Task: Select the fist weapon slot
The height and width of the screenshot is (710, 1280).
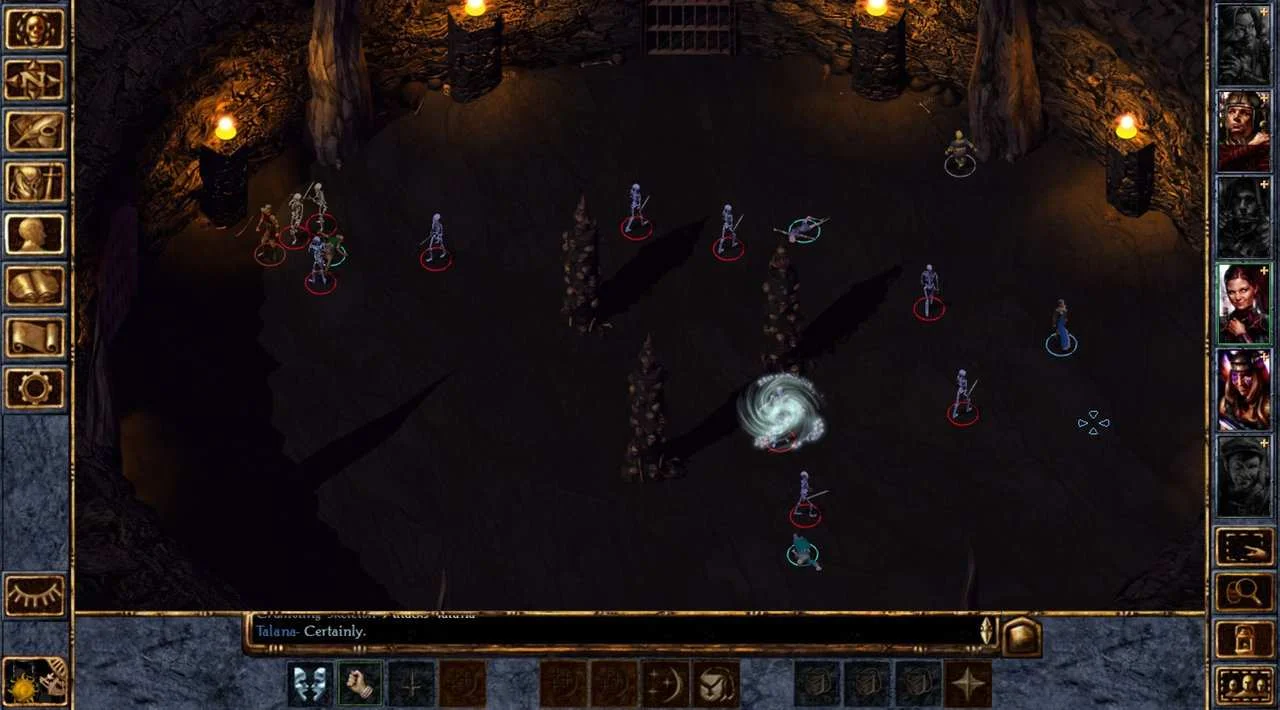Action: (361, 684)
